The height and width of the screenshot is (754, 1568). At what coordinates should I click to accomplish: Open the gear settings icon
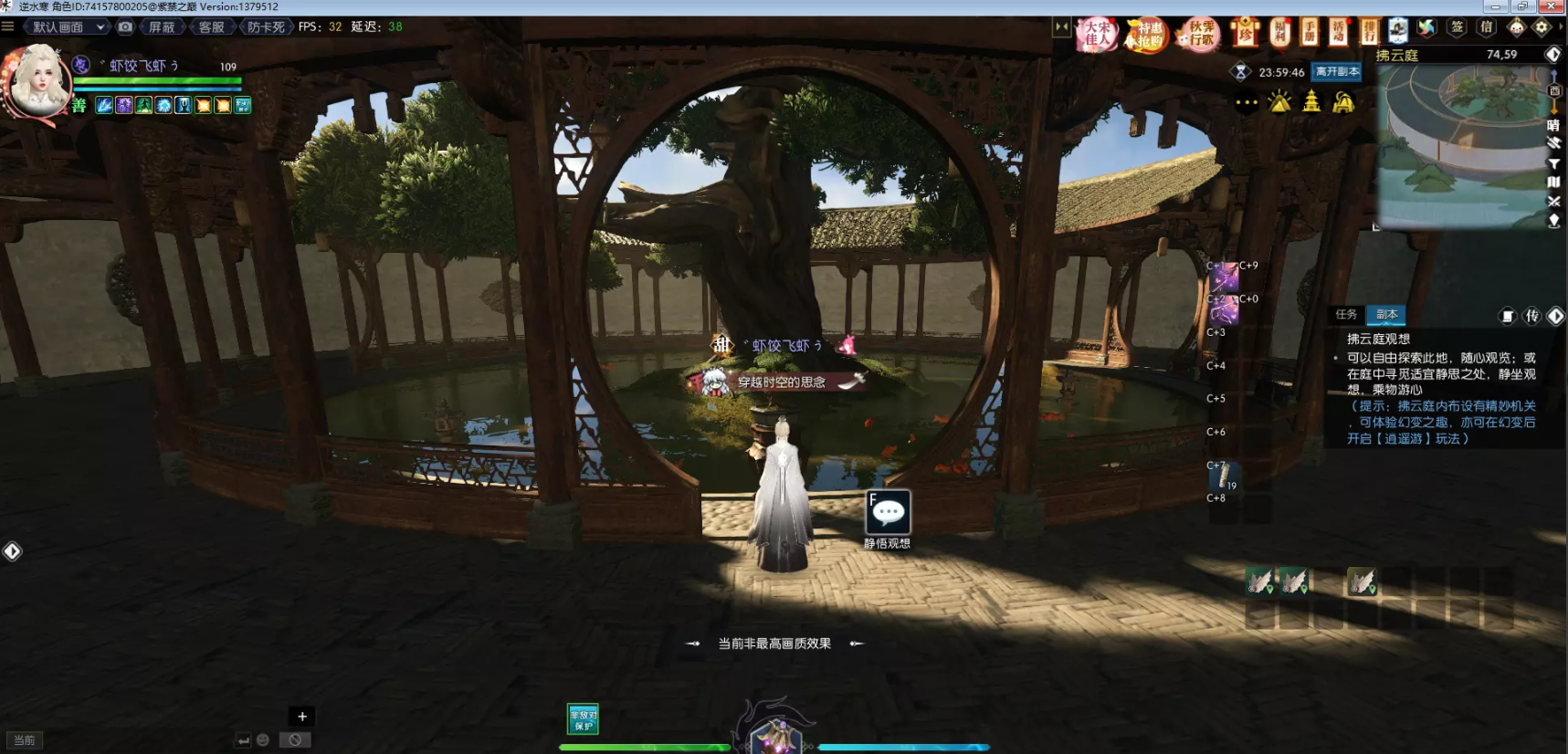tap(1542, 27)
